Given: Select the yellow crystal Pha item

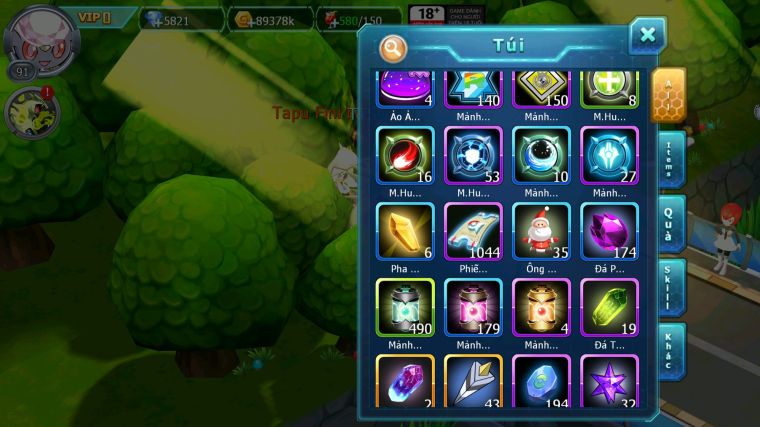Looking at the screenshot, I should point(405,232).
